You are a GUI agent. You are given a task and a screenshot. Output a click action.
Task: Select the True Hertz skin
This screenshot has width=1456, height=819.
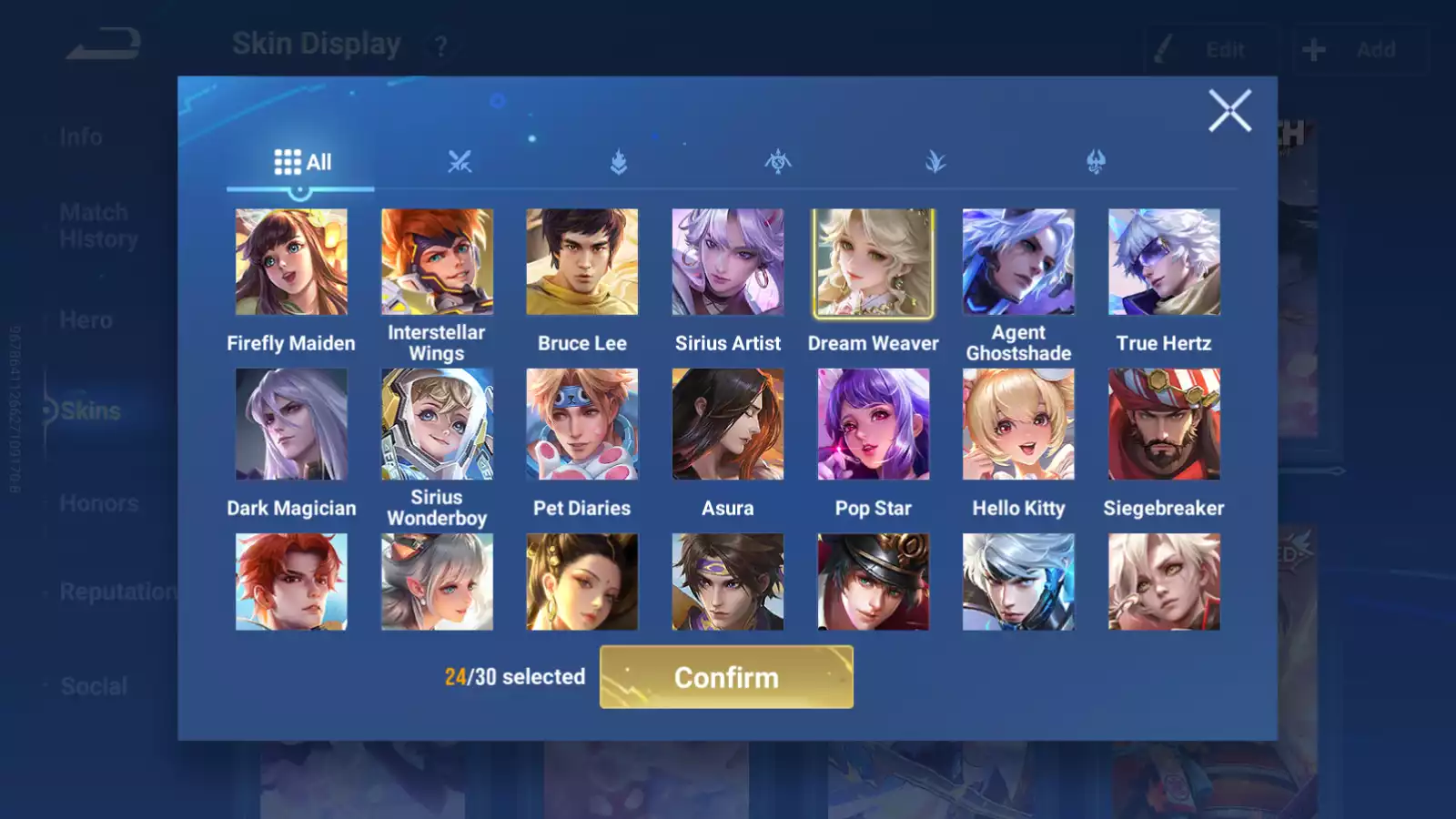pyautogui.click(x=1164, y=262)
